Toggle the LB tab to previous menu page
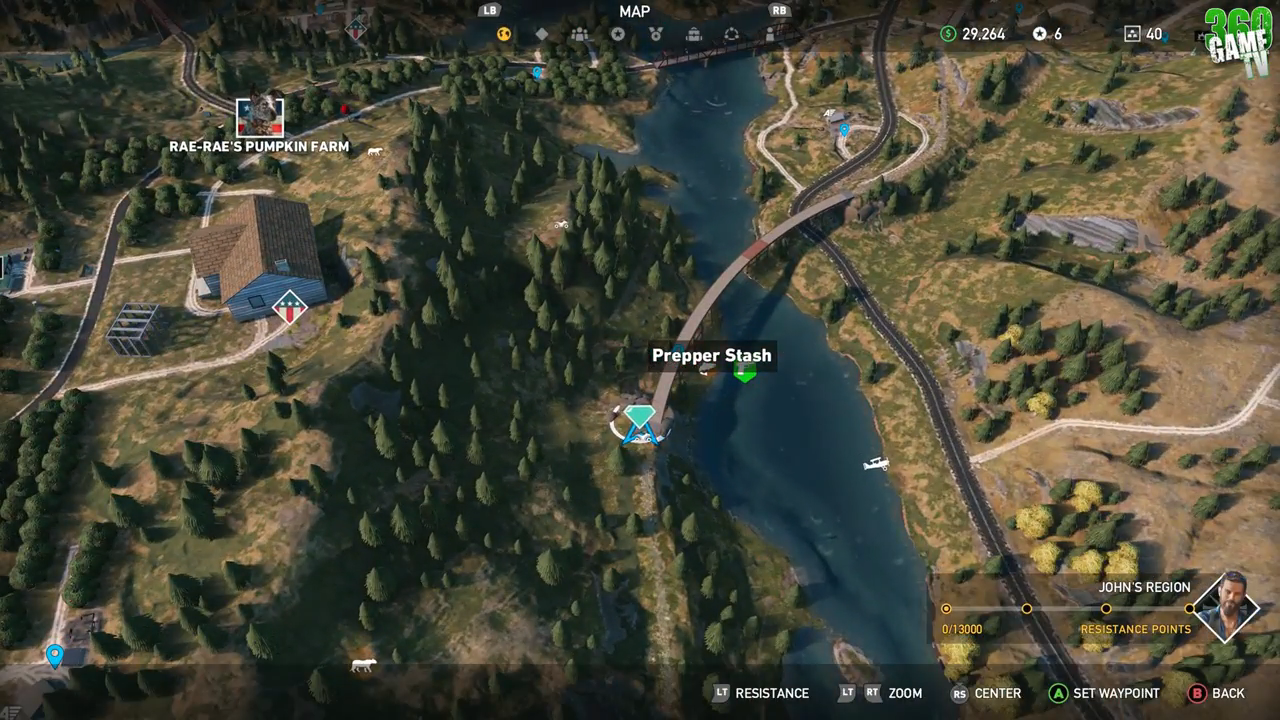Screen dimensions: 1280x720 point(488,11)
